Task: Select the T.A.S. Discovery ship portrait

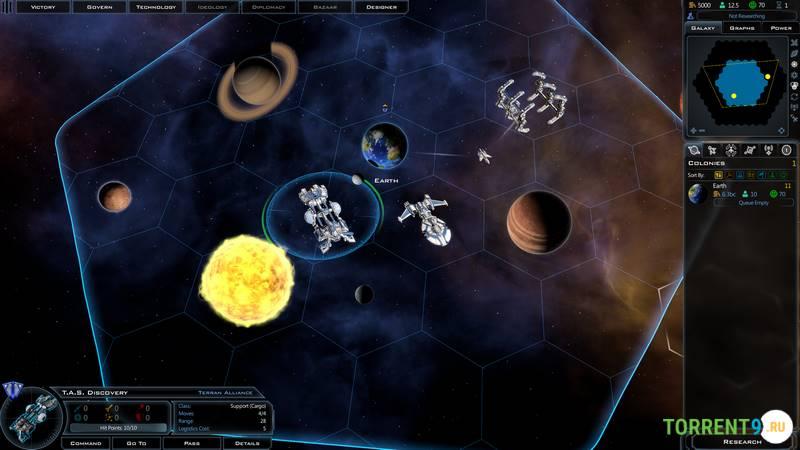Action: pyautogui.click(x=30, y=416)
